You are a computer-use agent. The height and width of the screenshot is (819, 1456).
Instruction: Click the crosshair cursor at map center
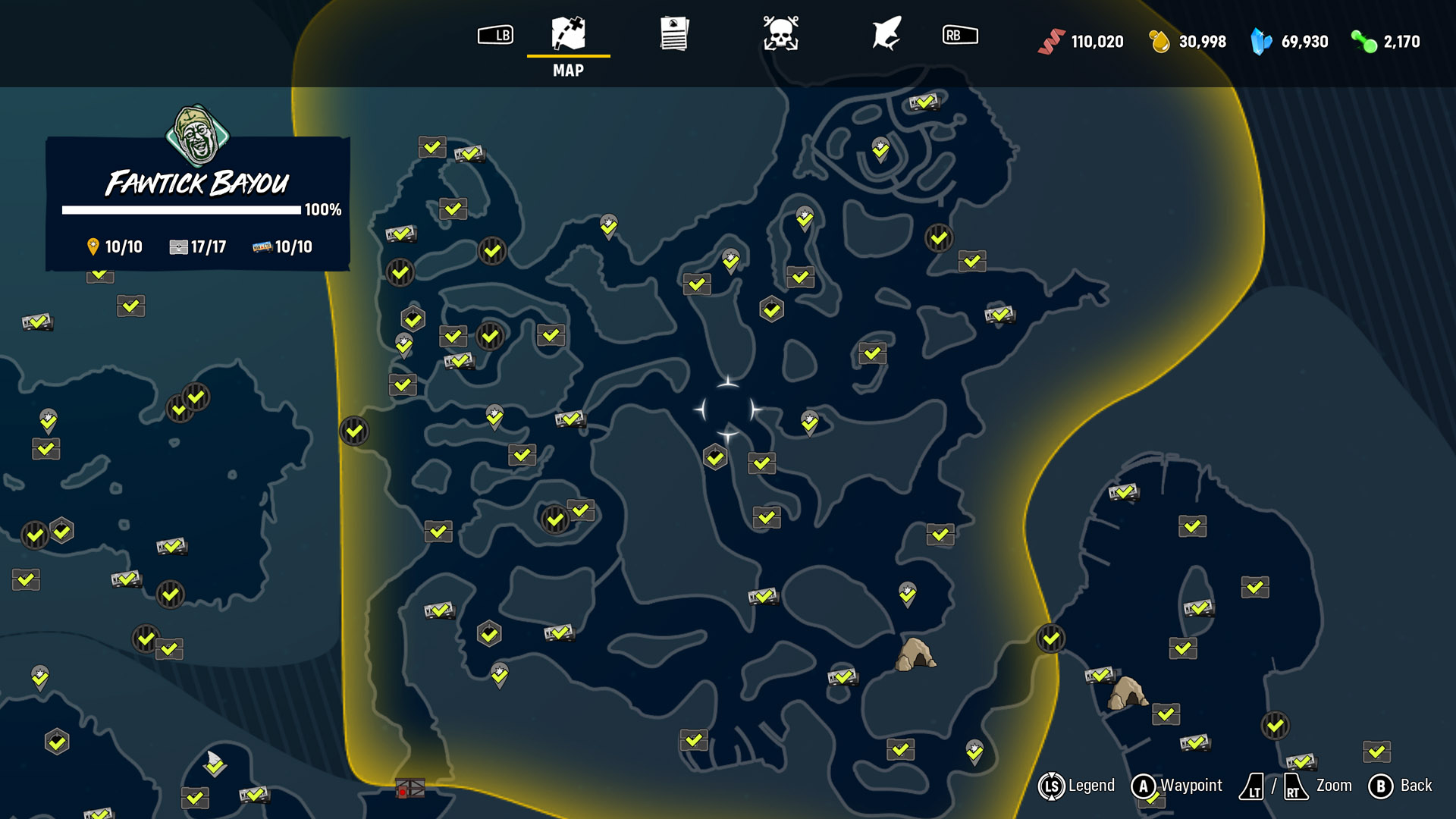[x=729, y=409]
